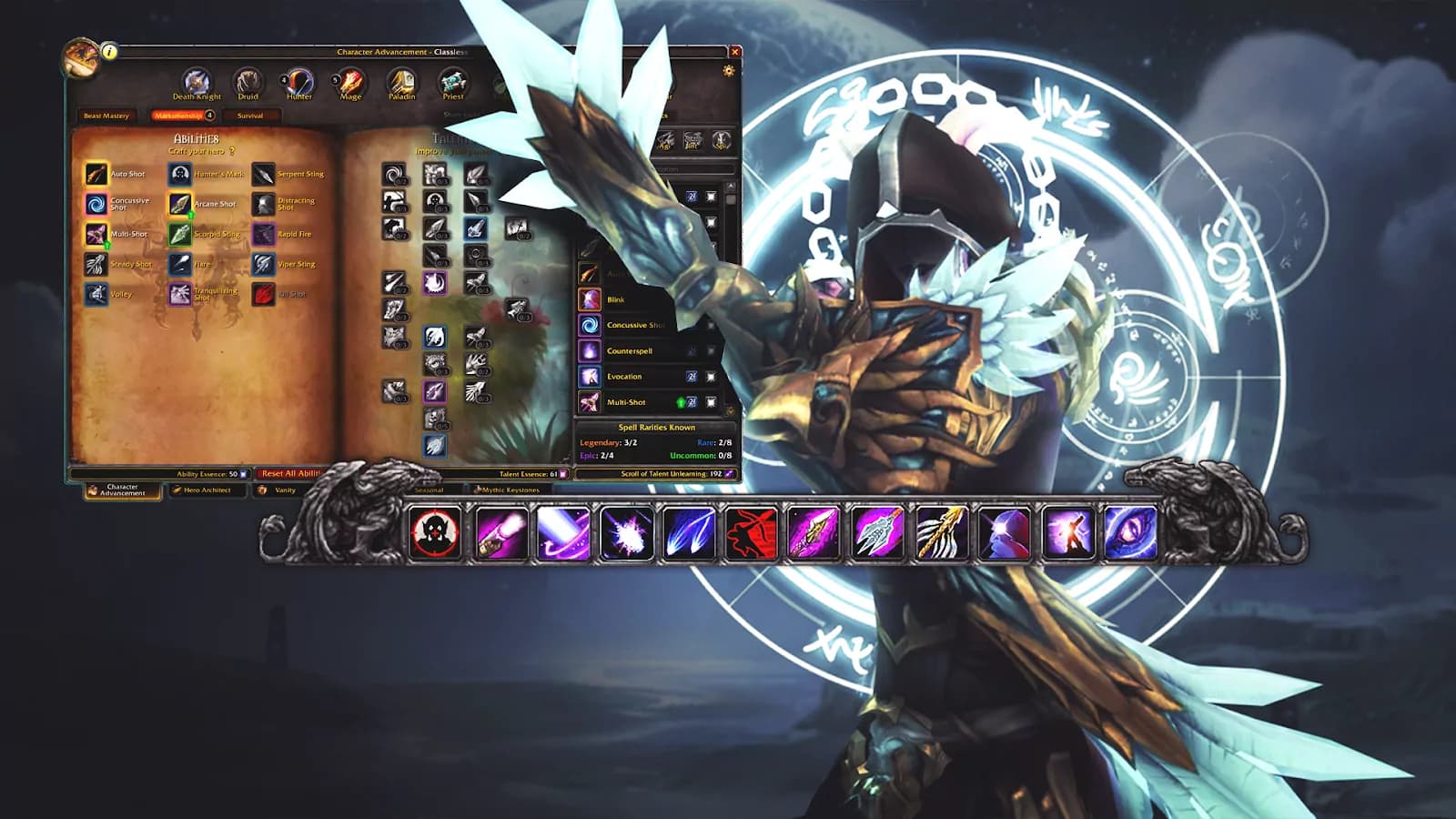Pick the Paladin class icon
This screenshot has height=819, width=1456.
coord(401,82)
